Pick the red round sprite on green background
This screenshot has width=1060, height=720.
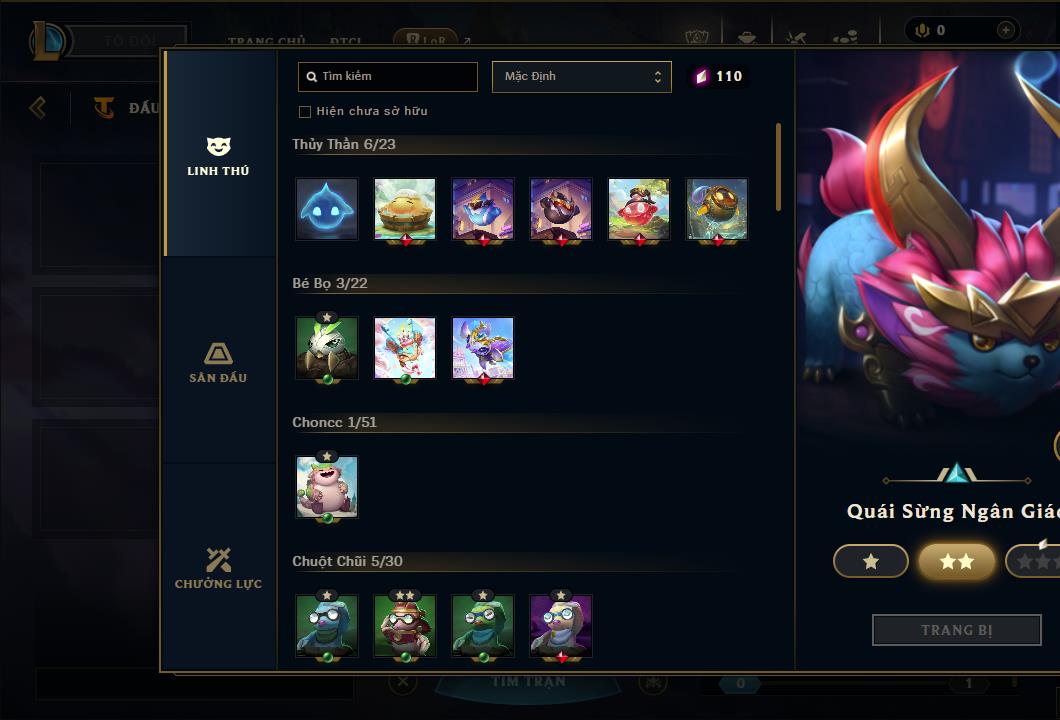click(x=639, y=209)
